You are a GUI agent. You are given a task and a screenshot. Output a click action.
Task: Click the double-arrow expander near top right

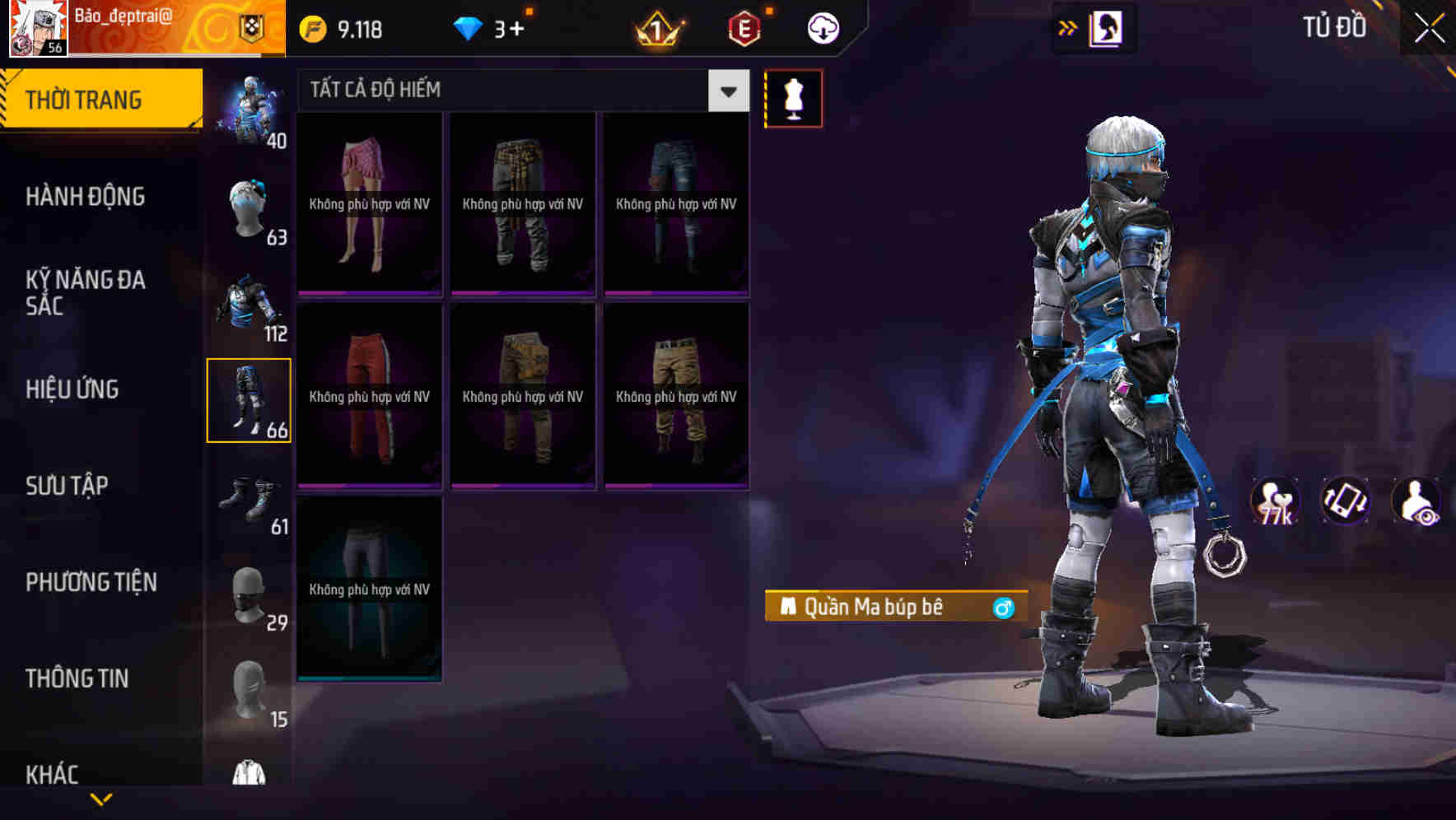1068,27
